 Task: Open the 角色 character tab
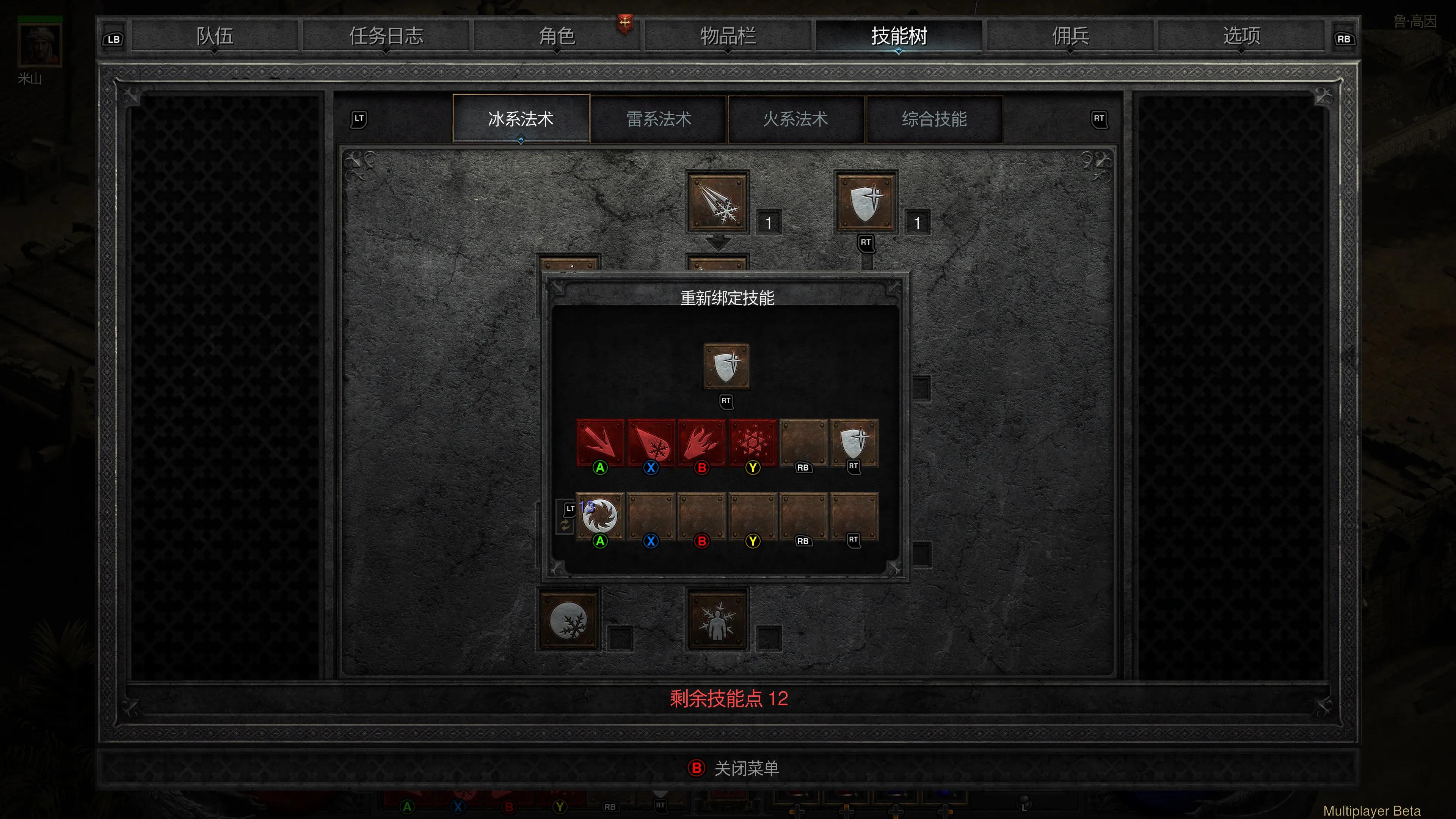pyautogui.click(x=557, y=36)
